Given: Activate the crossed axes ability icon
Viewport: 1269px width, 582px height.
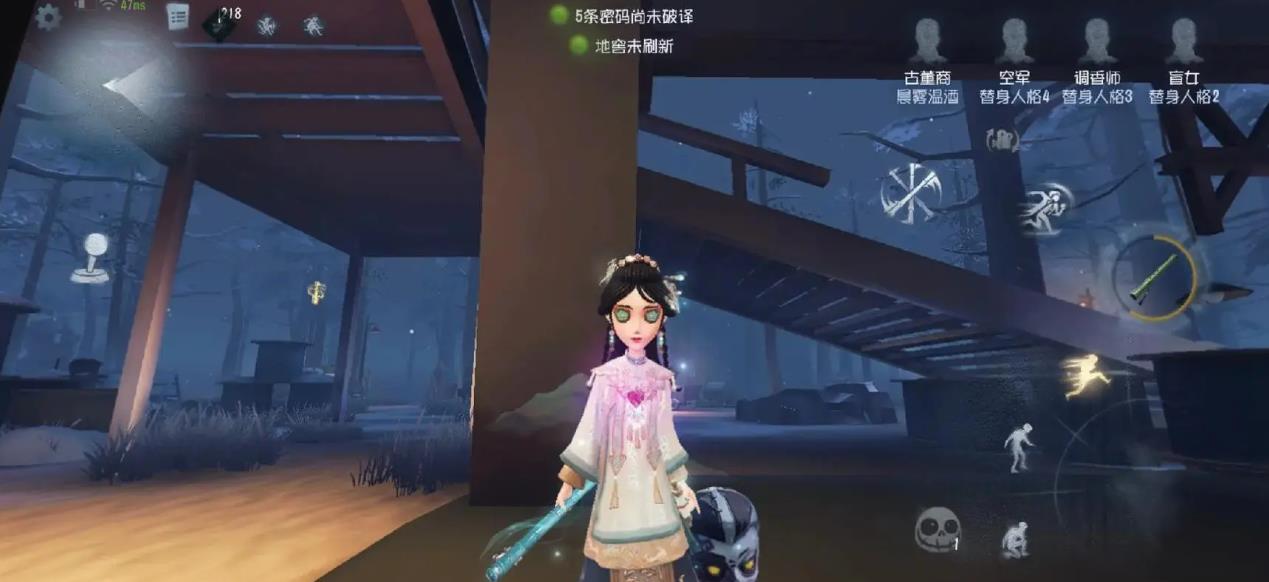Looking at the screenshot, I should (909, 192).
